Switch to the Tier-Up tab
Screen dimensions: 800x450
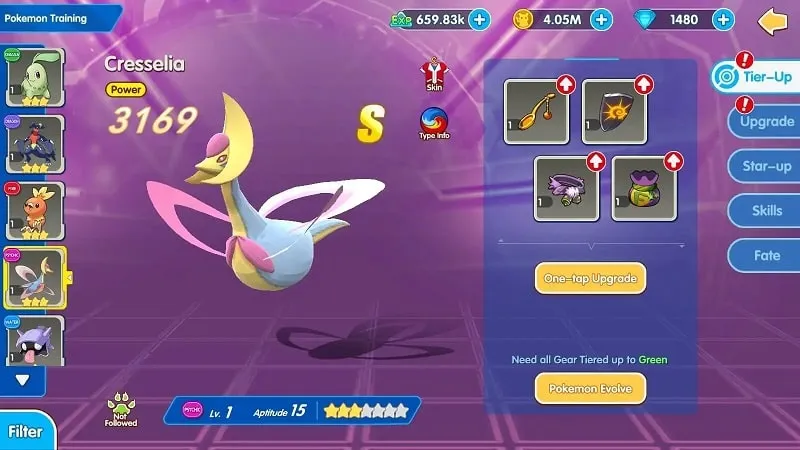(757, 77)
